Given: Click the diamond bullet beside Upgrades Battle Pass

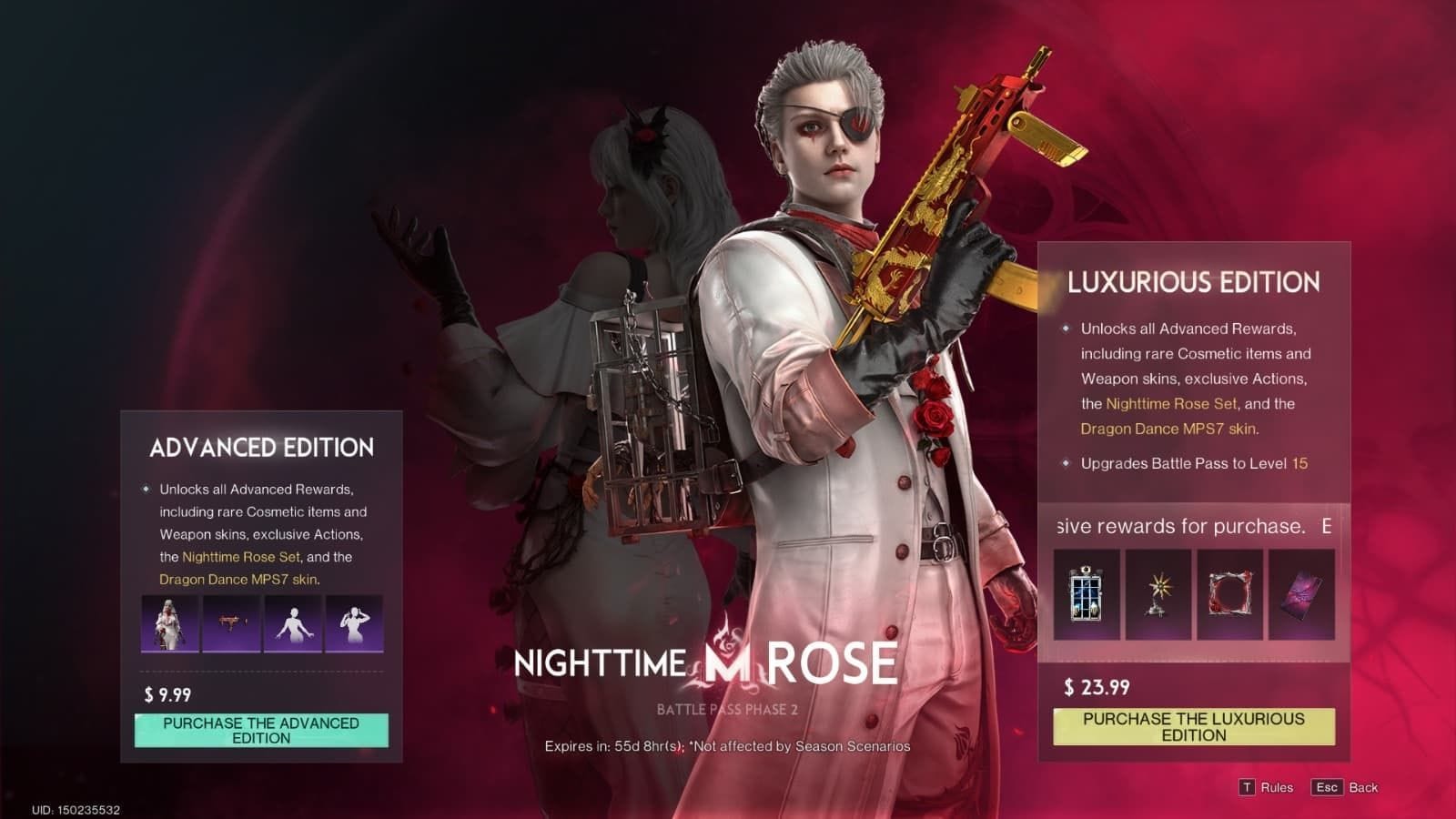Looking at the screenshot, I should tap(1065, 465).
